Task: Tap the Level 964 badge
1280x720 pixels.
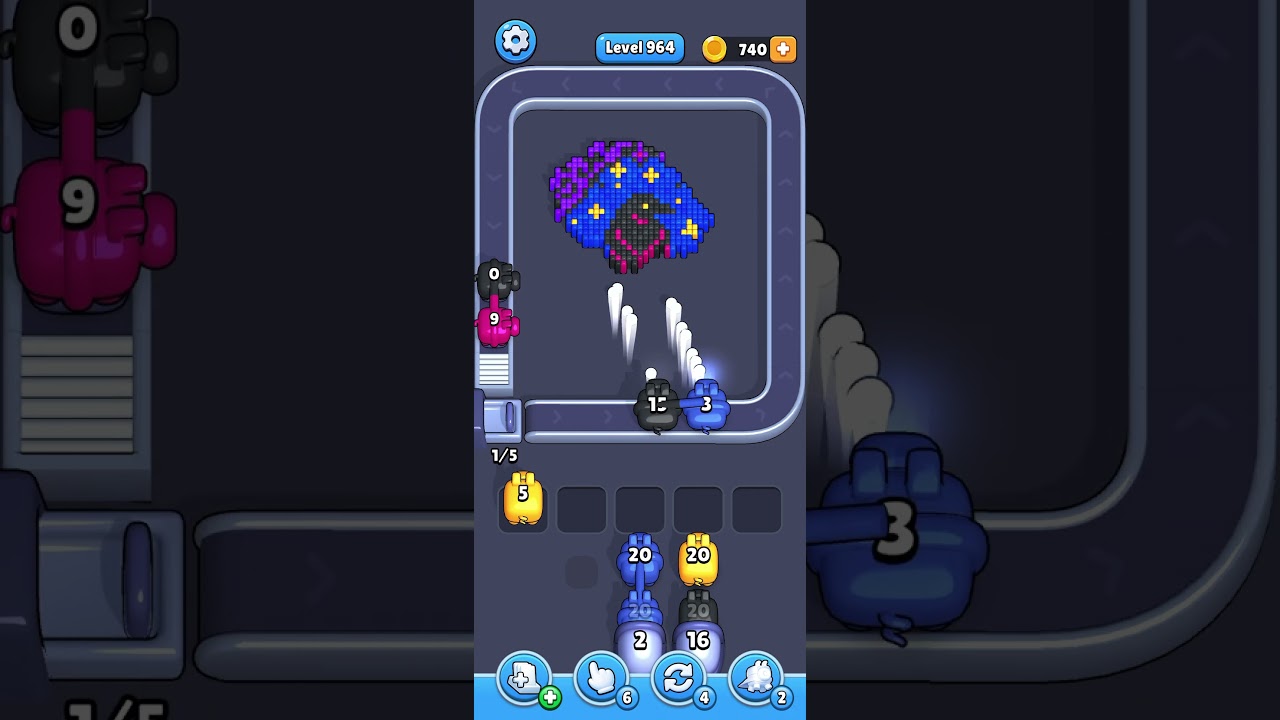Action: click(x=639, y=47)
